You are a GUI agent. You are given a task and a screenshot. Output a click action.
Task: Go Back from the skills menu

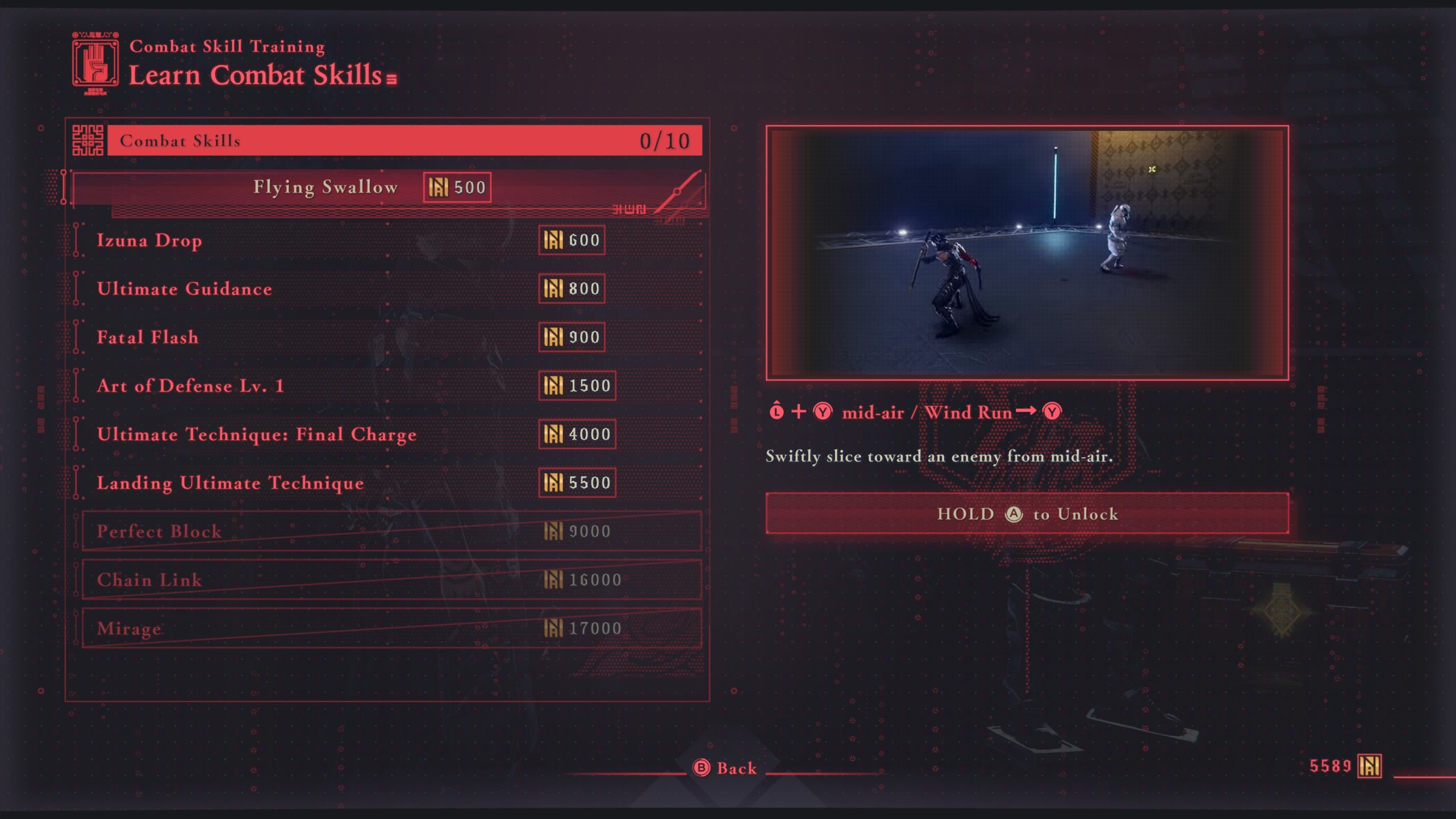click(726, 768)
